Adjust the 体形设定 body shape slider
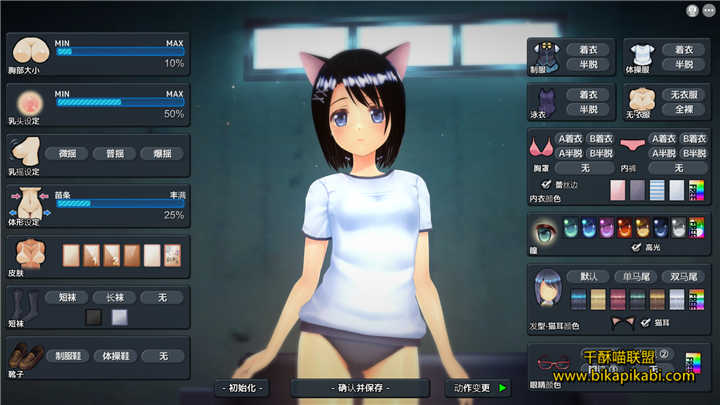Screen dimensions: 720x405 click(120, 203)
